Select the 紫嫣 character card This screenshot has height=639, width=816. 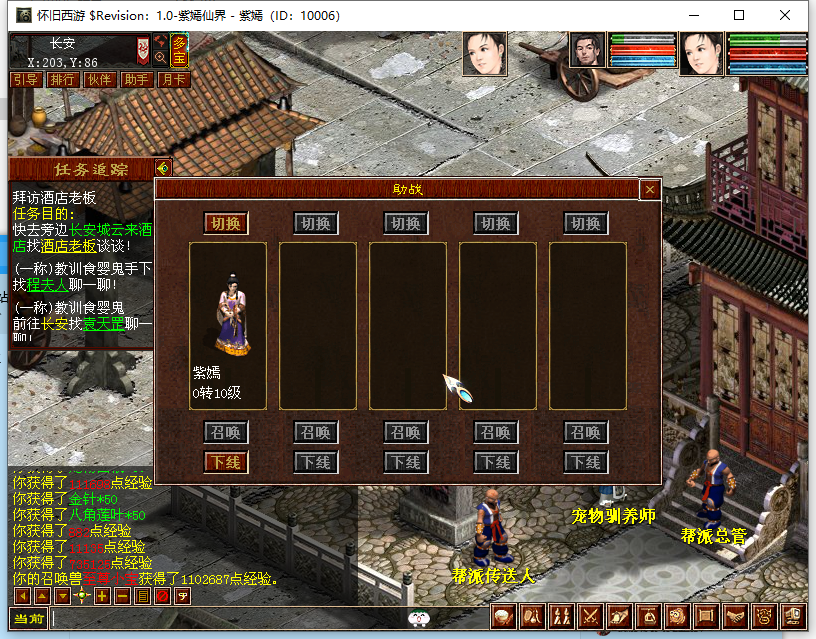pos(228,325)
